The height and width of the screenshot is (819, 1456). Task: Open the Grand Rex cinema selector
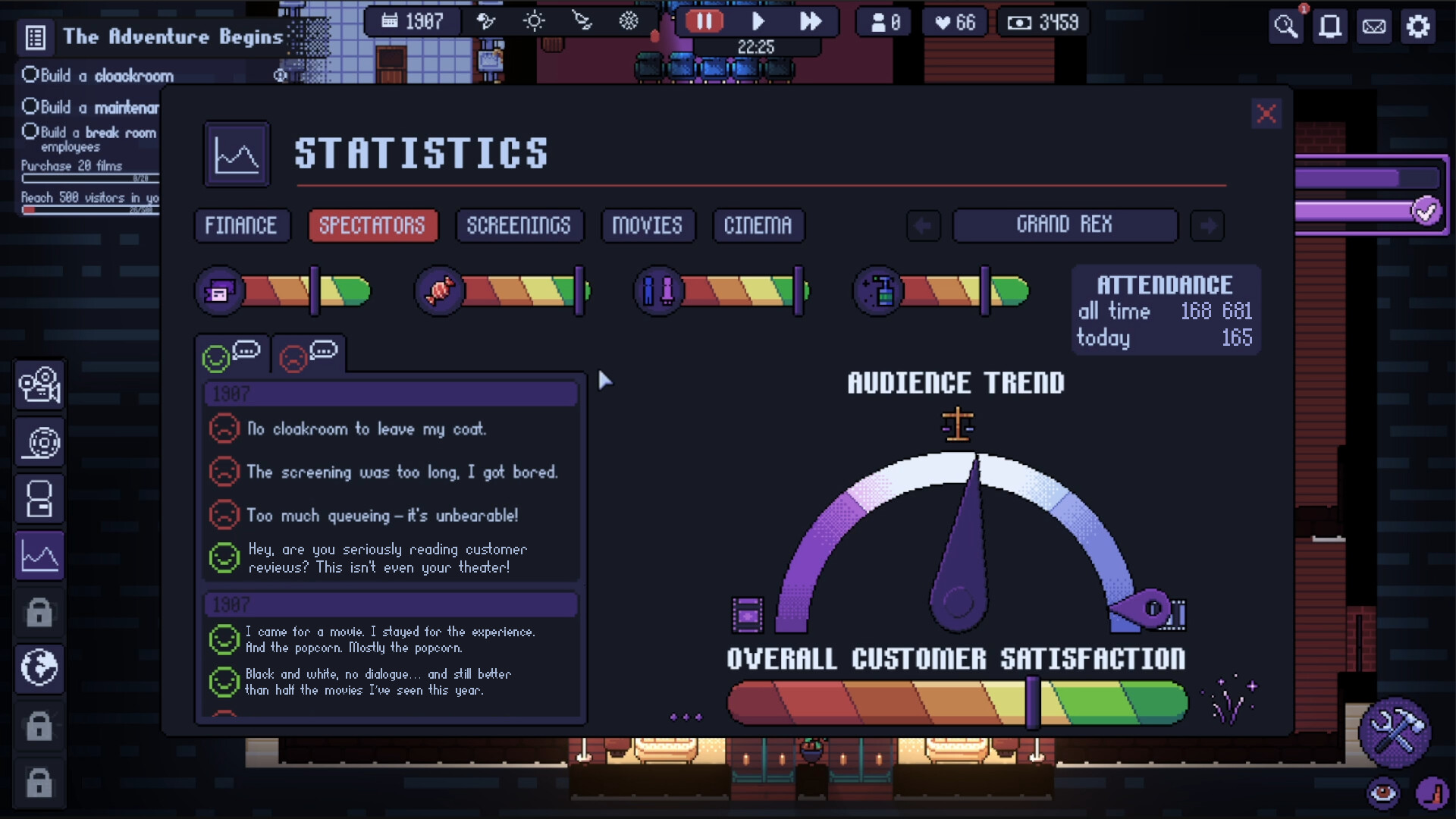pos(1065,225)
